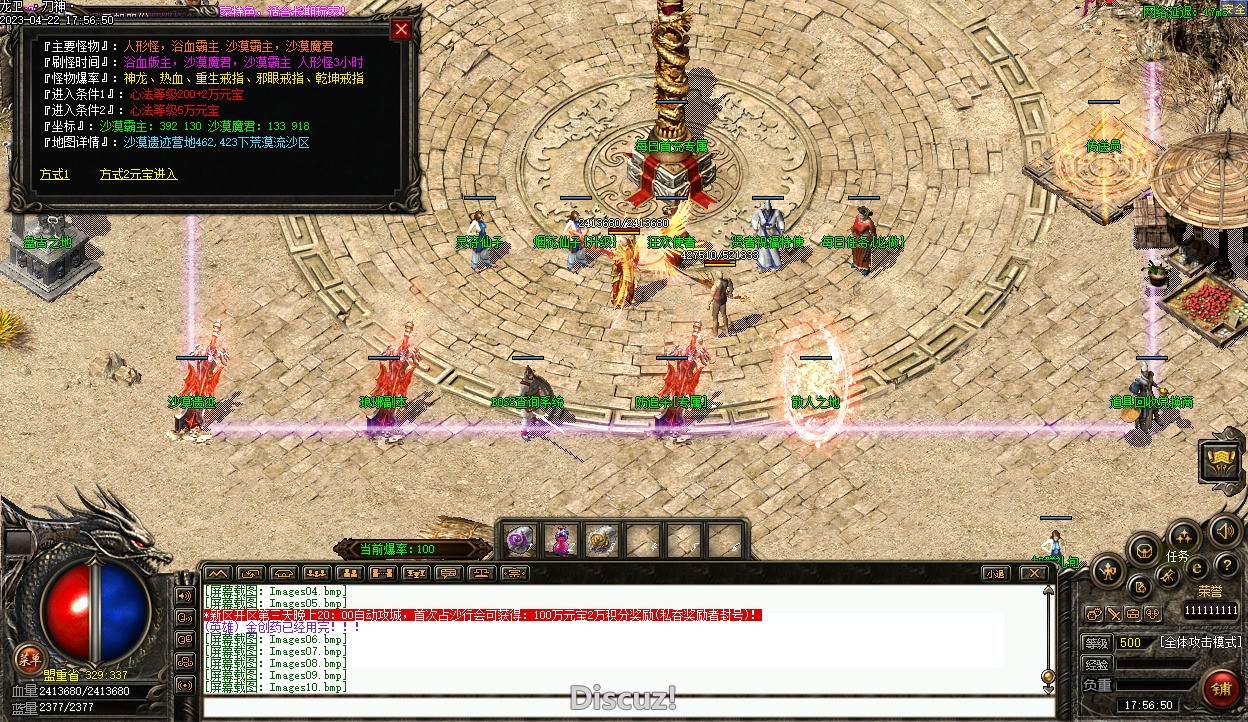Close the chat window with X
The image size is (1248, 722).
(1033, 573)
